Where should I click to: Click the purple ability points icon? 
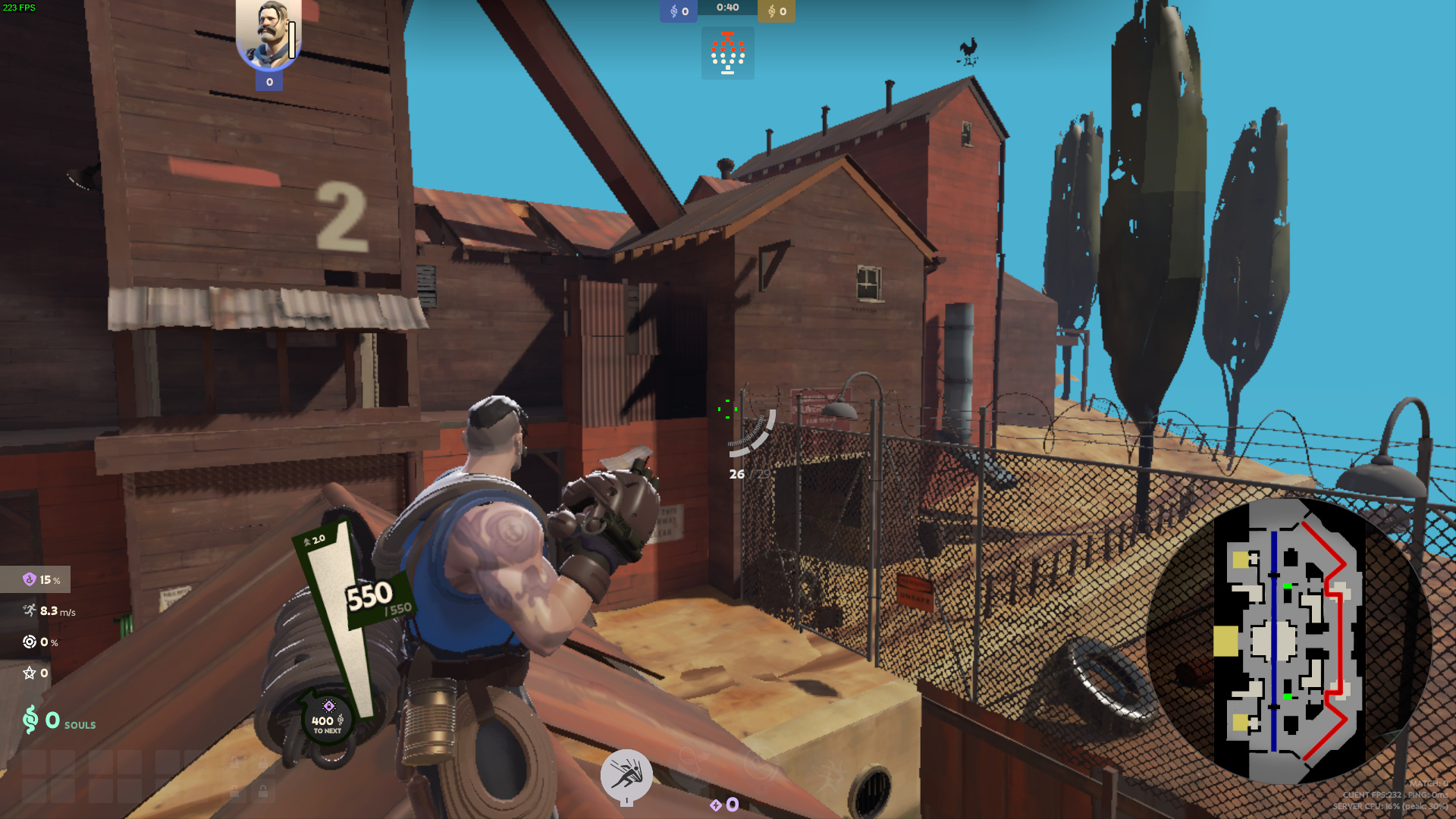[x=716, y=805]
